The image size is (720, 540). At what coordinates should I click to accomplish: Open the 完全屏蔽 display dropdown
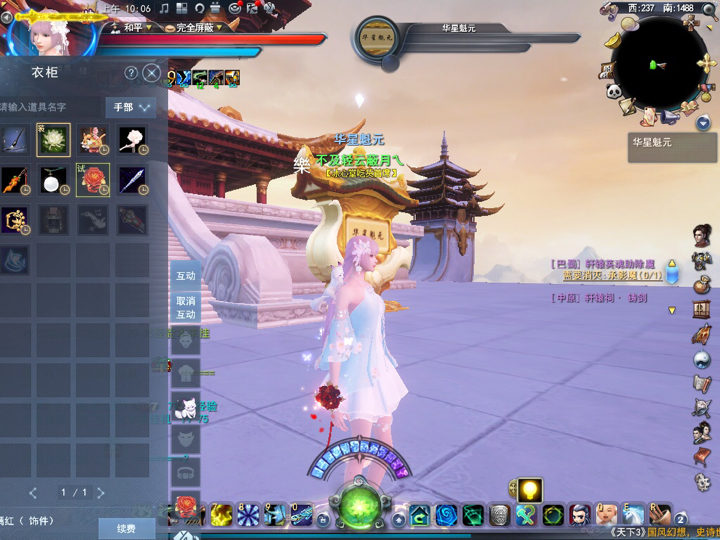(193, 27)
